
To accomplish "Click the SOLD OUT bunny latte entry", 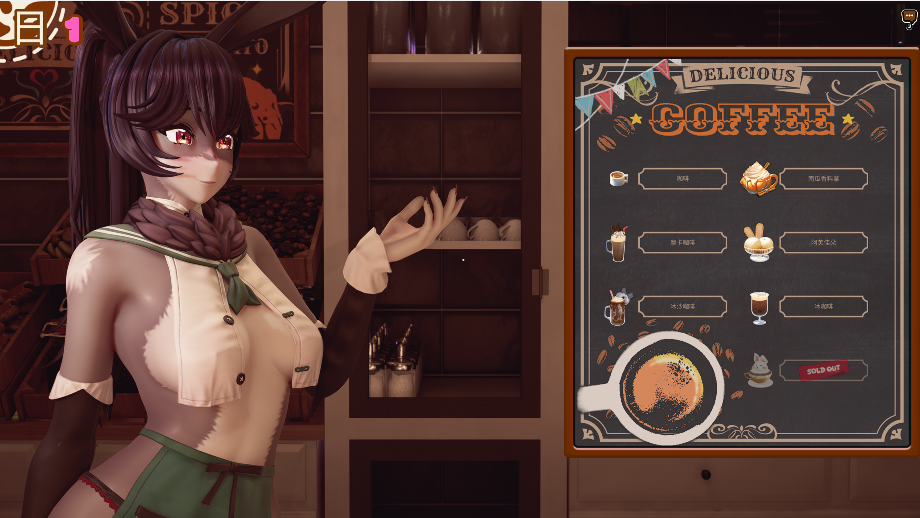I will click(822, 370).
